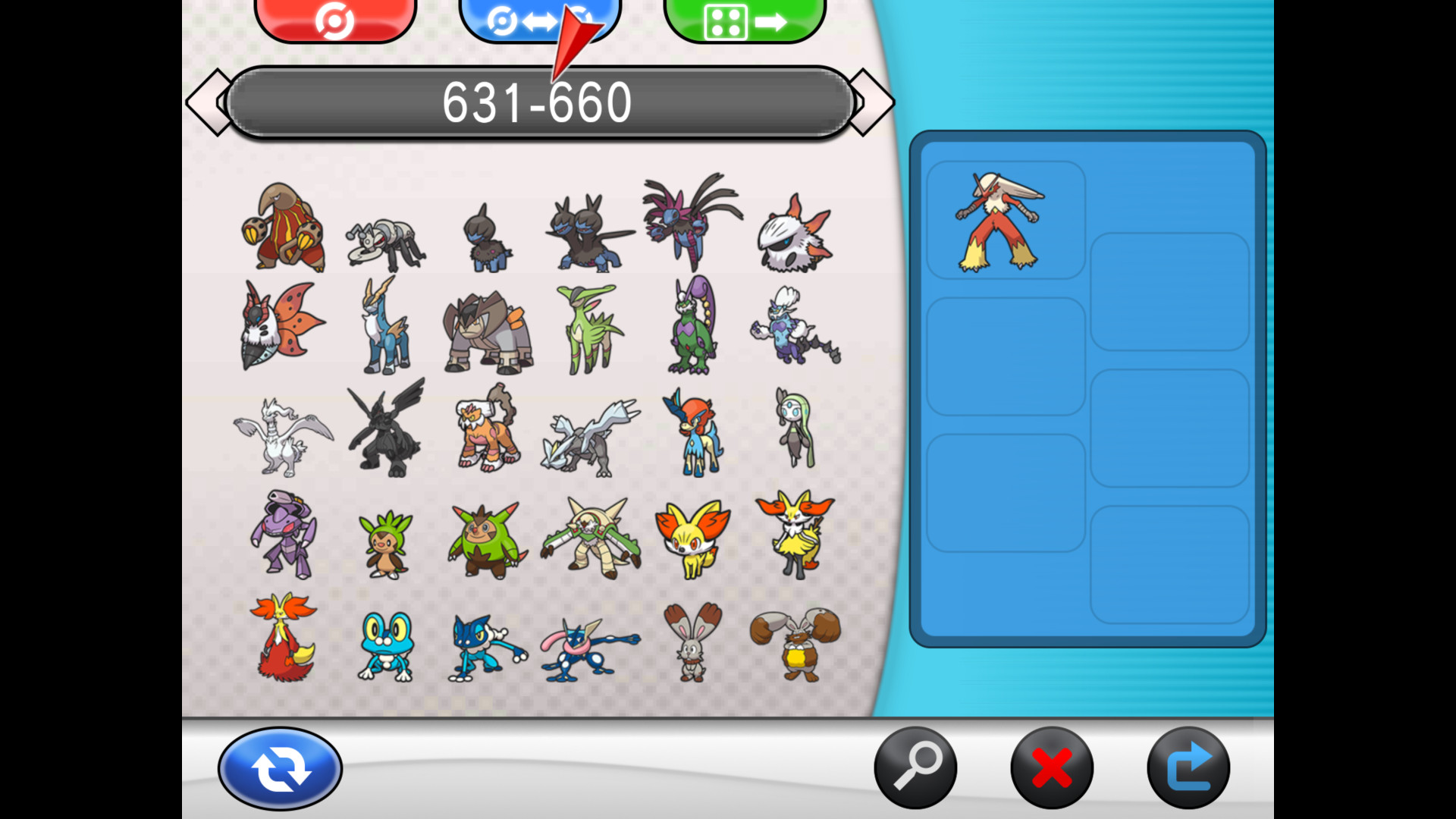This screenshot has height=819, width=1456.
Task: Select the Zekrom sprite
Action: pyautogui.click(x=387, y=428)
